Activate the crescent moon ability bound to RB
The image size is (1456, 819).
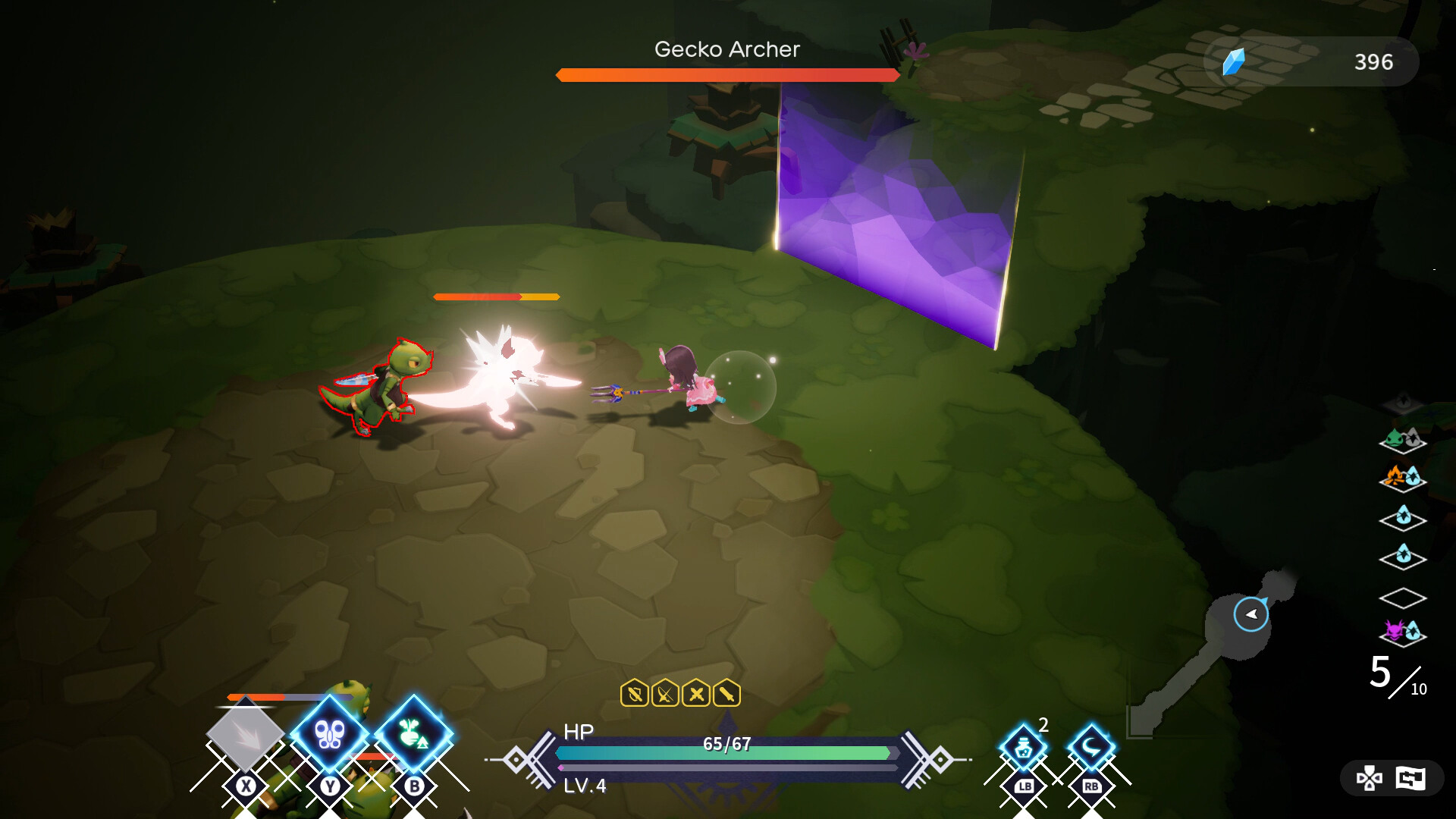click(x=1092, y=747)
